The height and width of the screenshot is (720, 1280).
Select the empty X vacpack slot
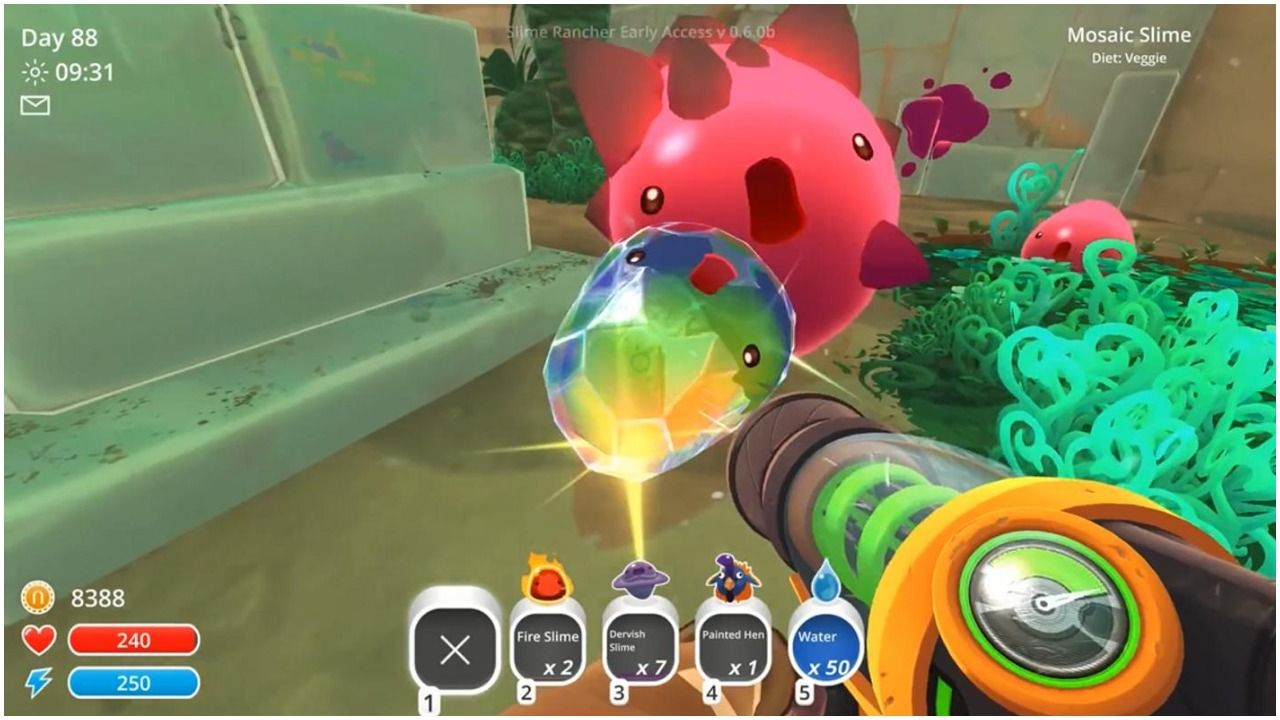coord(455,650)
